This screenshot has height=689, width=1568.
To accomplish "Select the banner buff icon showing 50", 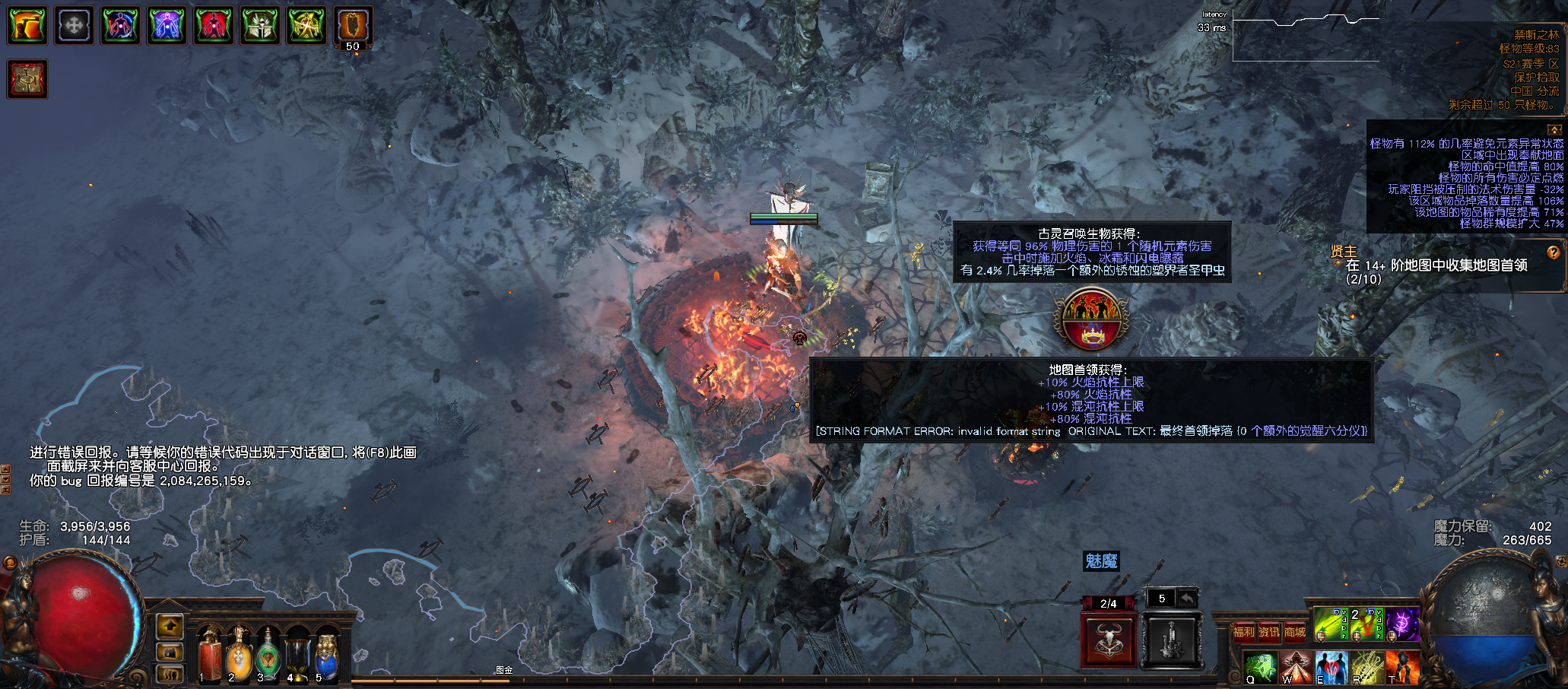I will 353,26.
